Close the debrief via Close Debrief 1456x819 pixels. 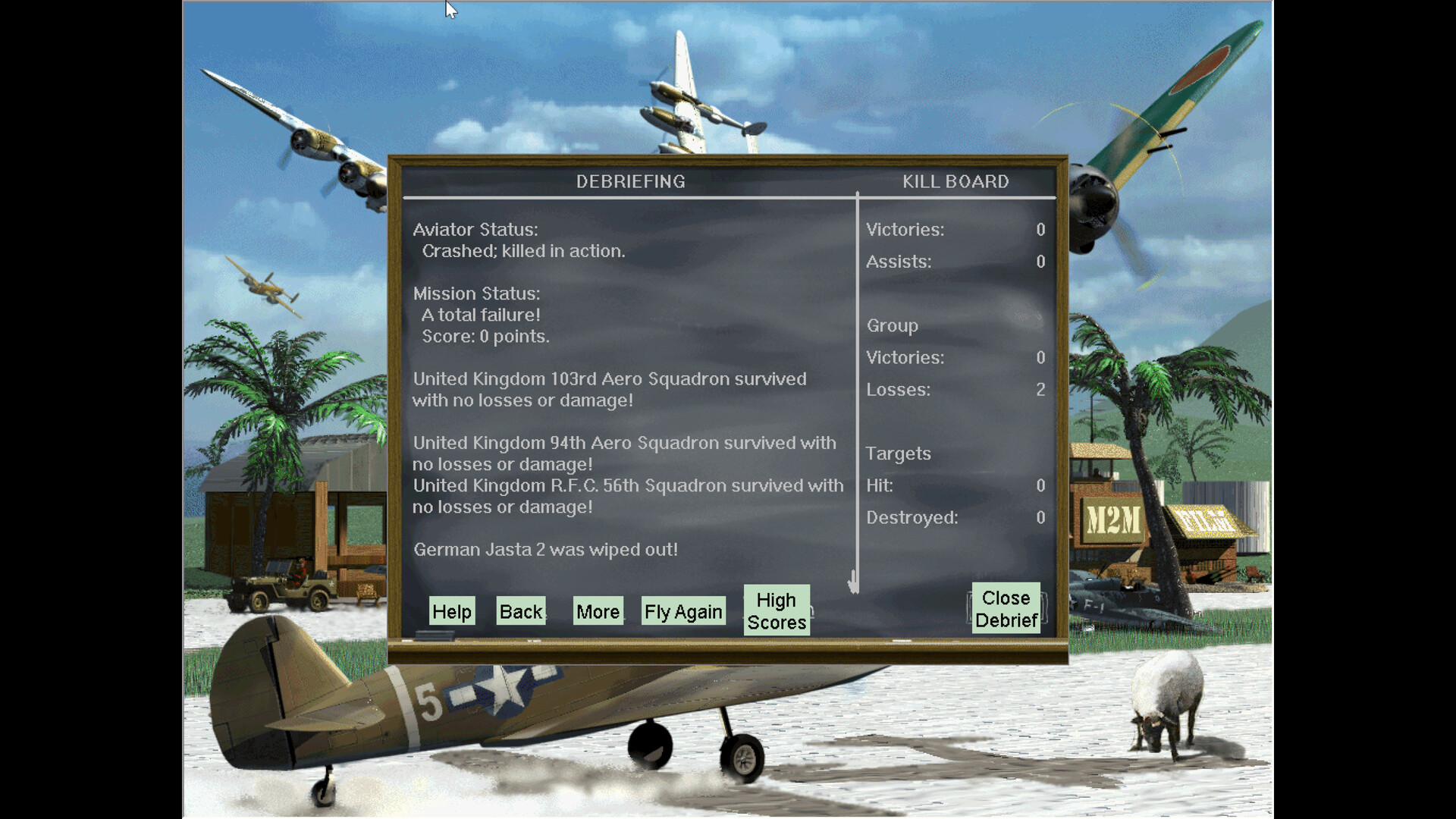tap(1006, 608)
